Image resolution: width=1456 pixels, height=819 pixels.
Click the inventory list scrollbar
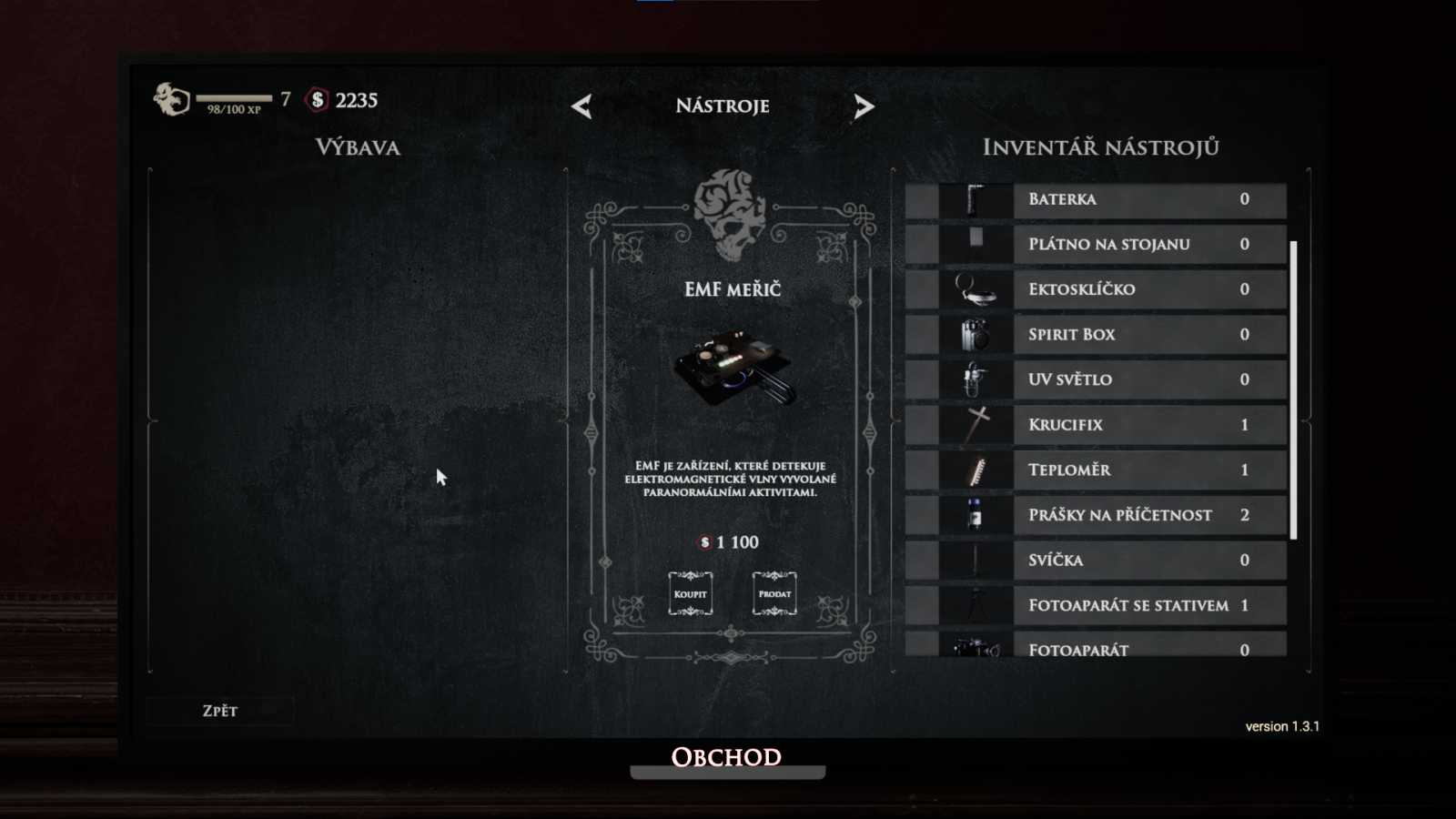click(1293, 389)
